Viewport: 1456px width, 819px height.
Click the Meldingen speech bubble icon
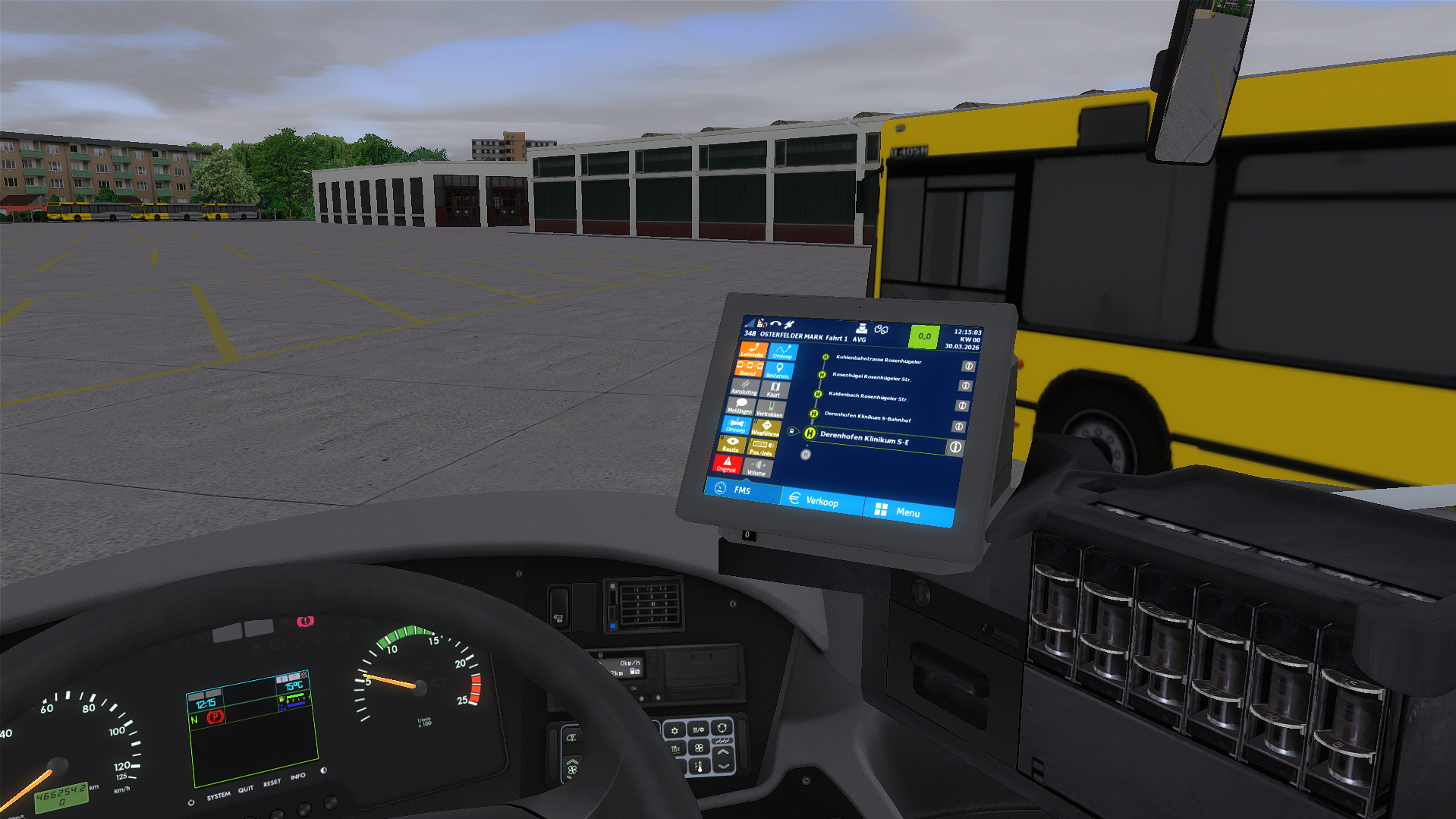coord(743,406)
